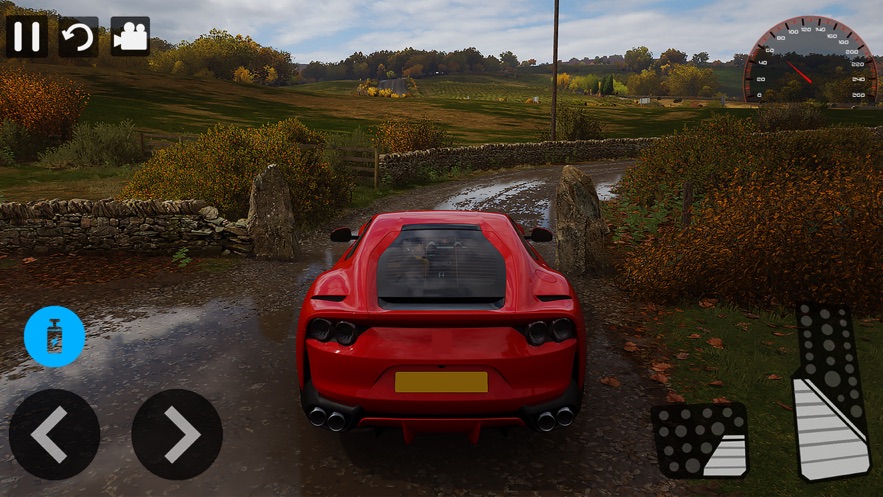
Task: Steer right with the right arrow button
Action: [x=177, y=434]
